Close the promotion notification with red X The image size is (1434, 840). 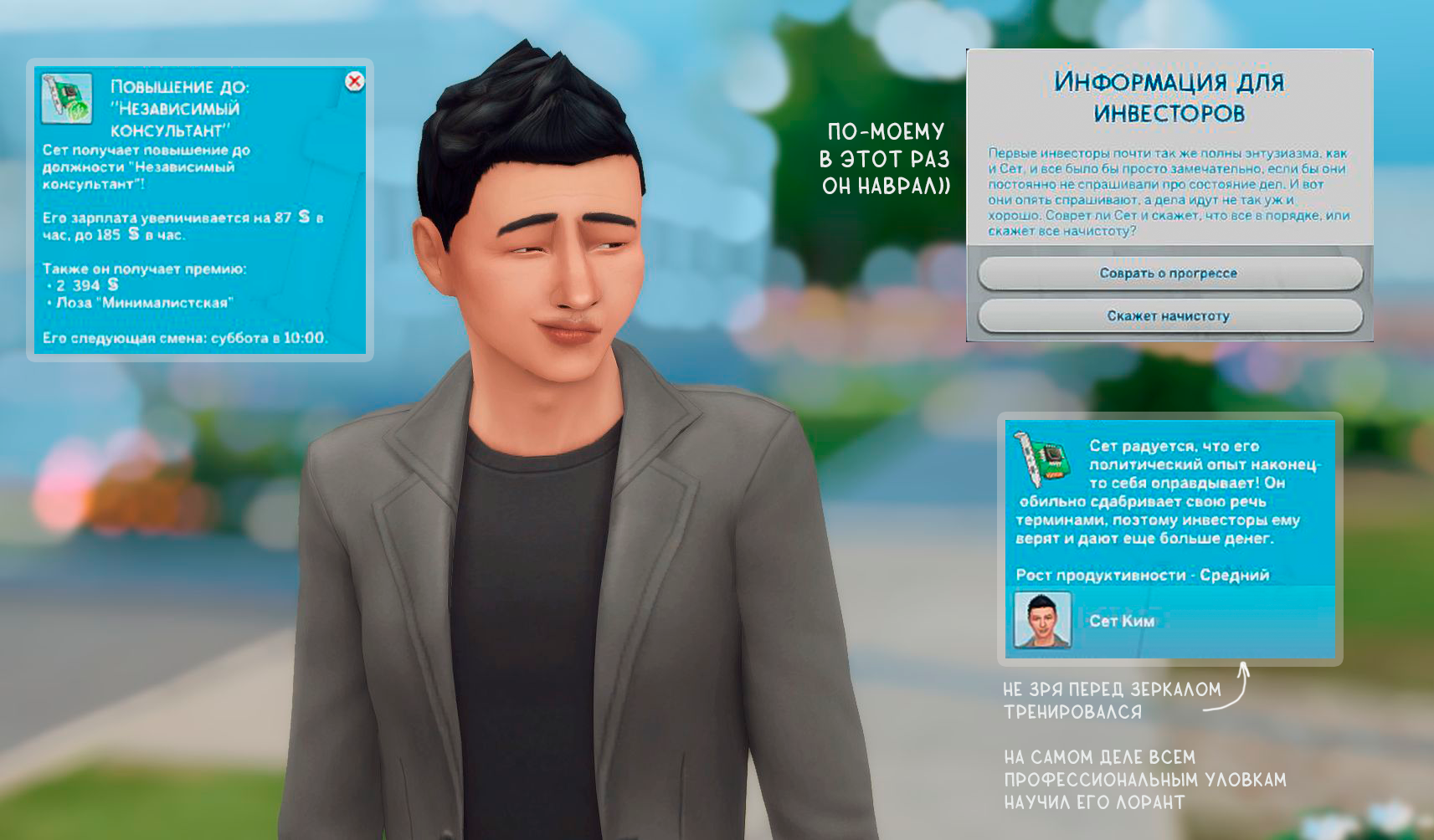(355, 81)
